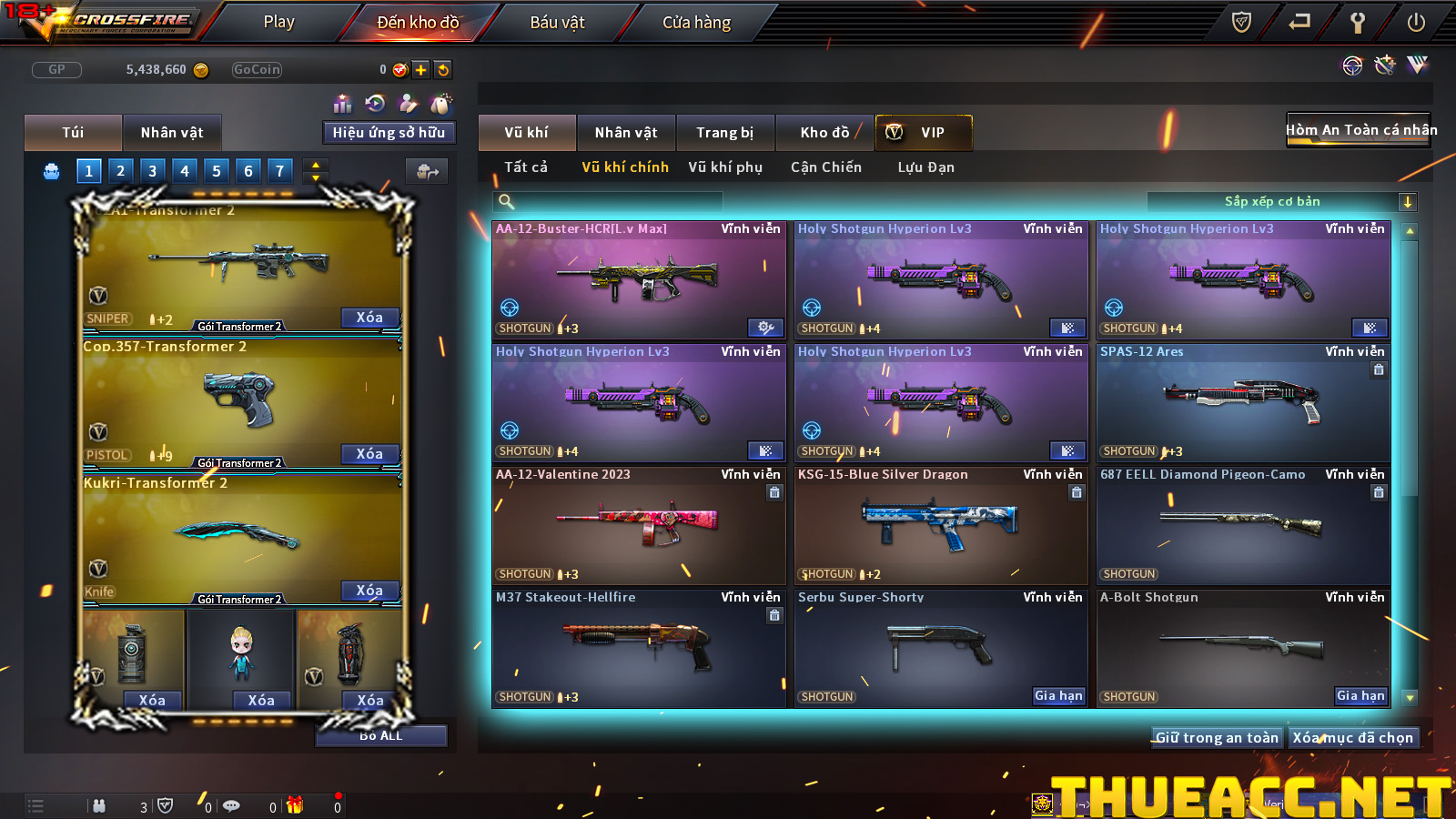Pick the SPAS-12 Ares shotgun
This screenshot has width=1456, height=819.
(1243, 403)
